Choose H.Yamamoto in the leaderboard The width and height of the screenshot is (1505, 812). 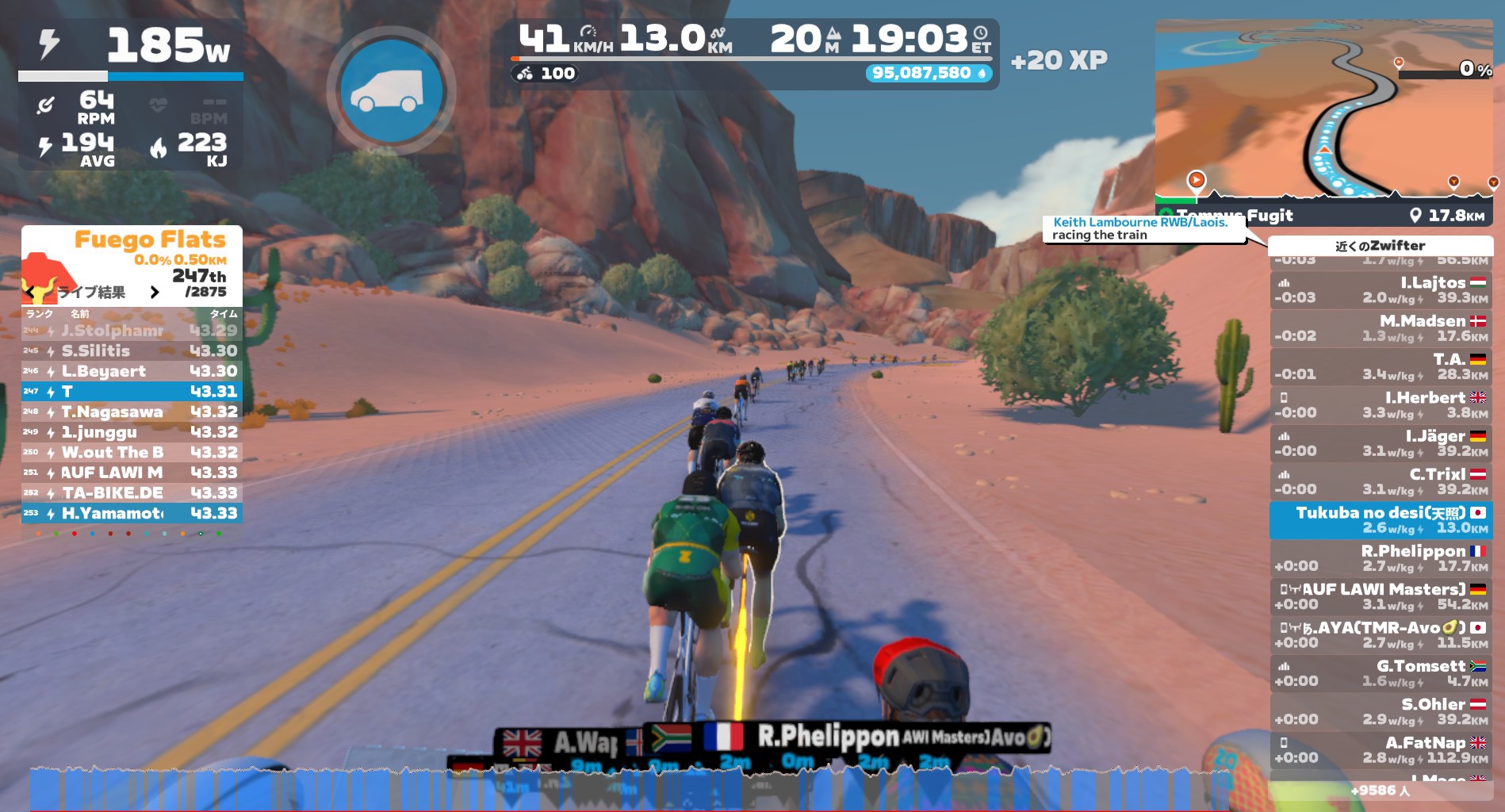pos(132,514)
